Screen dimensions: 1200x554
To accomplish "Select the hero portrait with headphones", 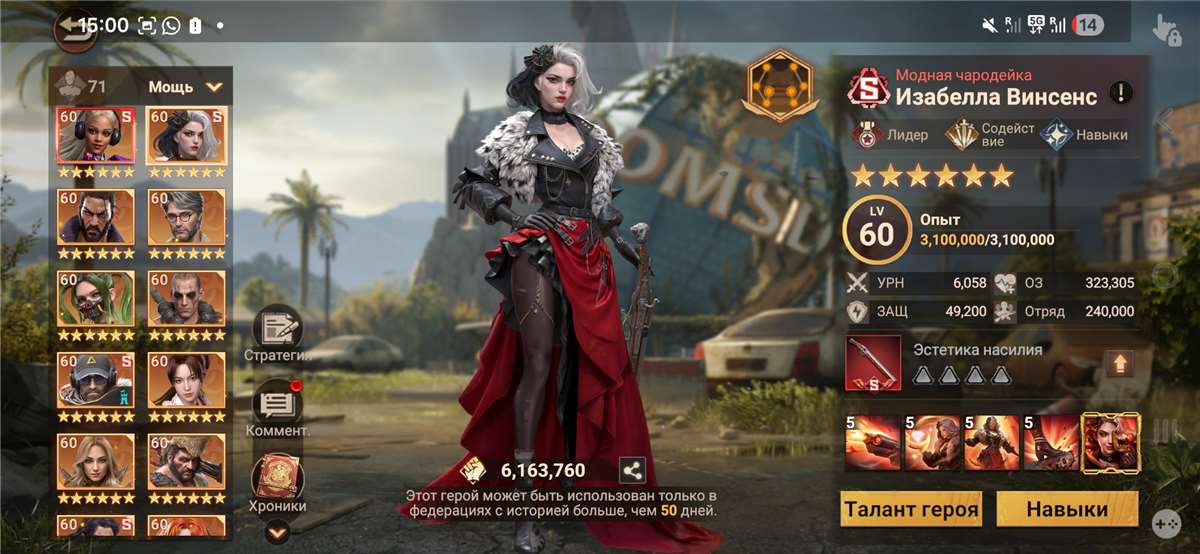I will [x=96, y=136].
